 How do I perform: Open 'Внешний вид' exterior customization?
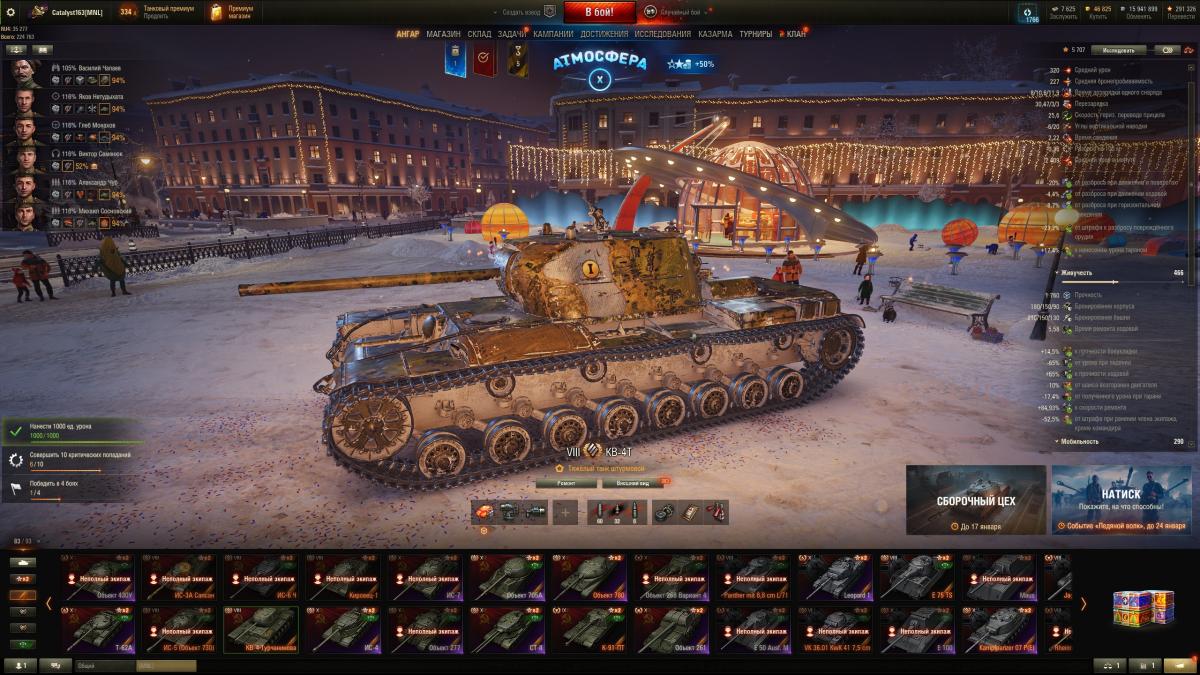pyautogui.click(x=633, y=483)
